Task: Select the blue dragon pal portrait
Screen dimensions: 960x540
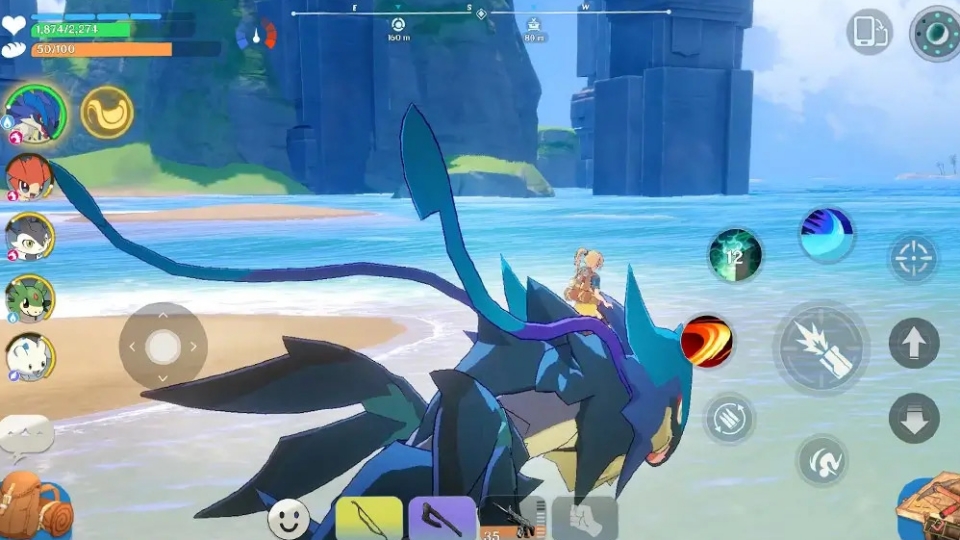Action: tap(36, 112)
